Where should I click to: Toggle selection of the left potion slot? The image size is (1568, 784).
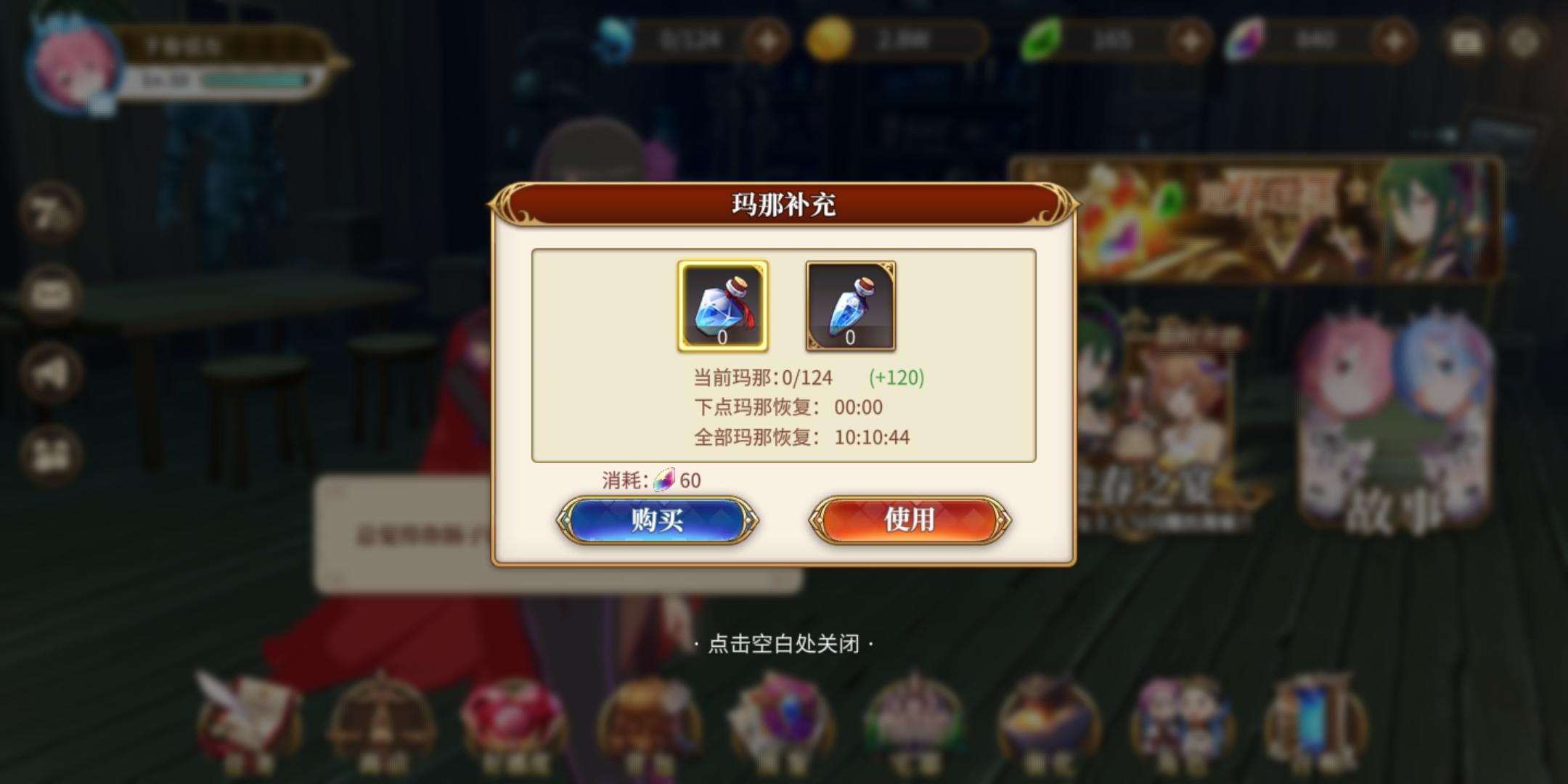pyautogui.click(x=722, y=308)
